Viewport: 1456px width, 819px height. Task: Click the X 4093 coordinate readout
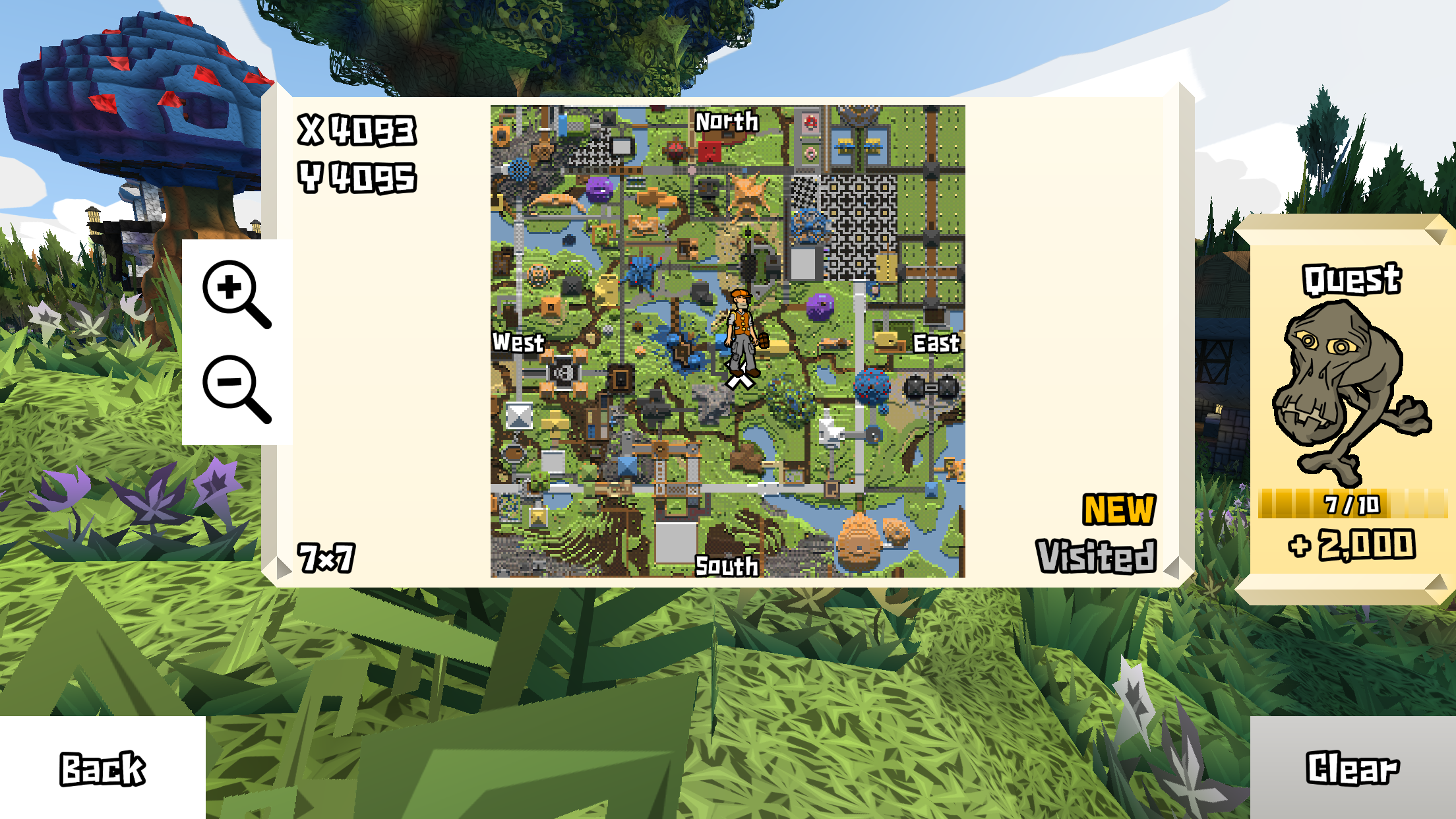pyautogui.click(x=356, y=131)
